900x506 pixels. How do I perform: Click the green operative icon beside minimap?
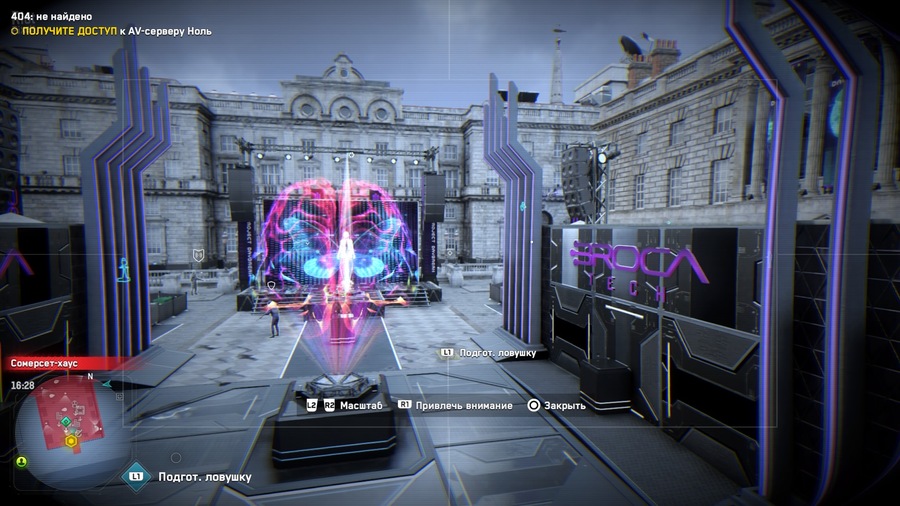[21, 461]
